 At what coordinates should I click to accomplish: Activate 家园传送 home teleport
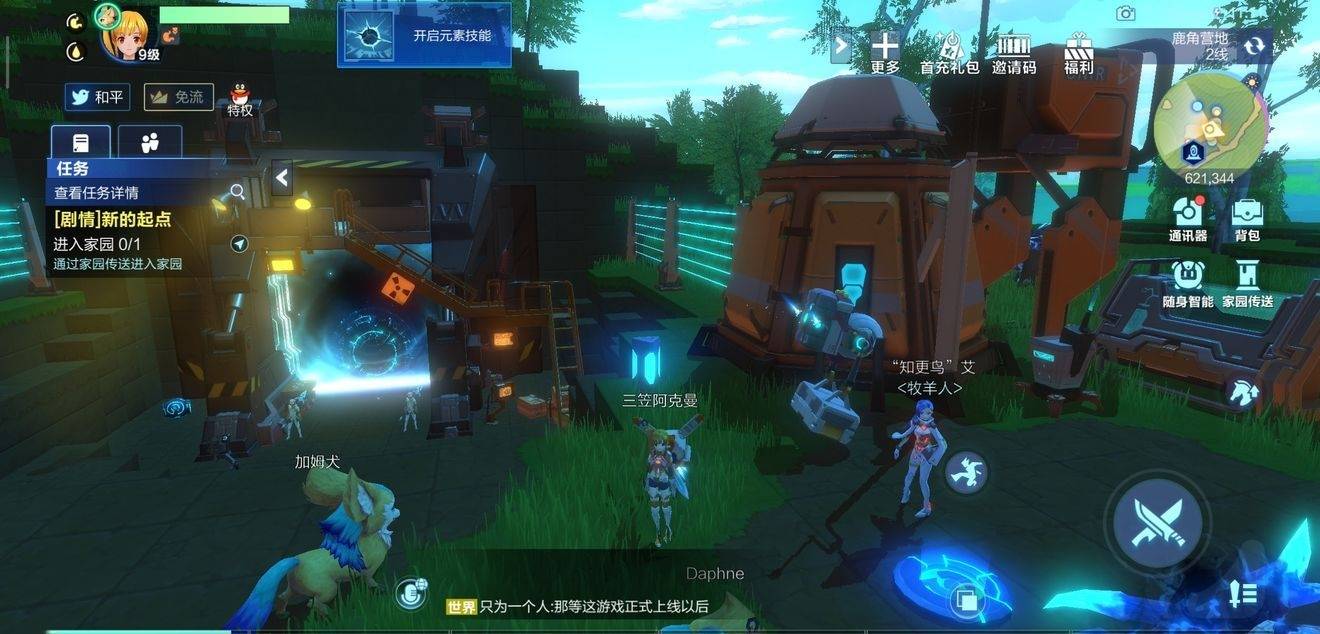click(1247, 284)
